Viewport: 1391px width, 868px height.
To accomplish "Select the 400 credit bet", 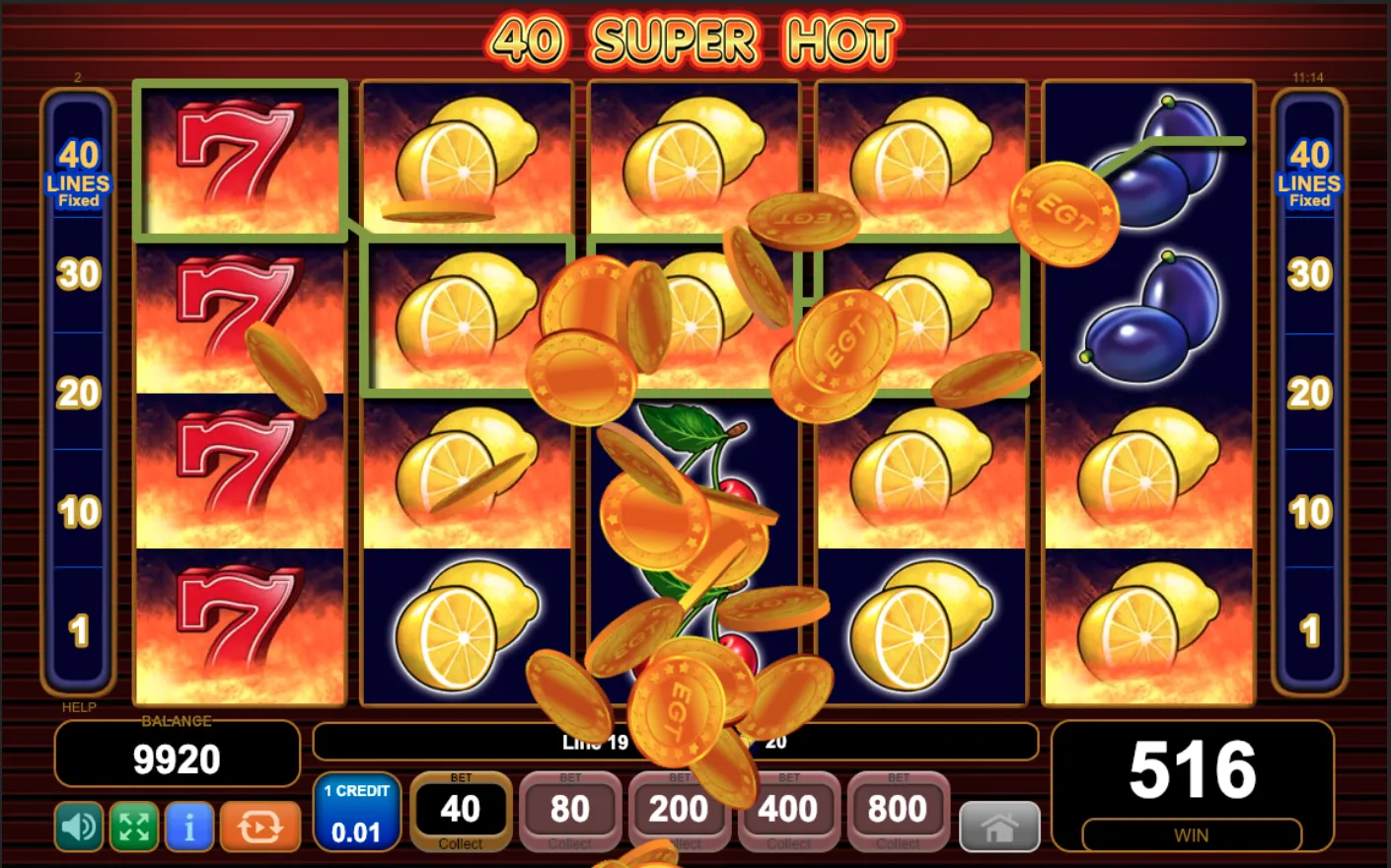I will coord(789,809).
